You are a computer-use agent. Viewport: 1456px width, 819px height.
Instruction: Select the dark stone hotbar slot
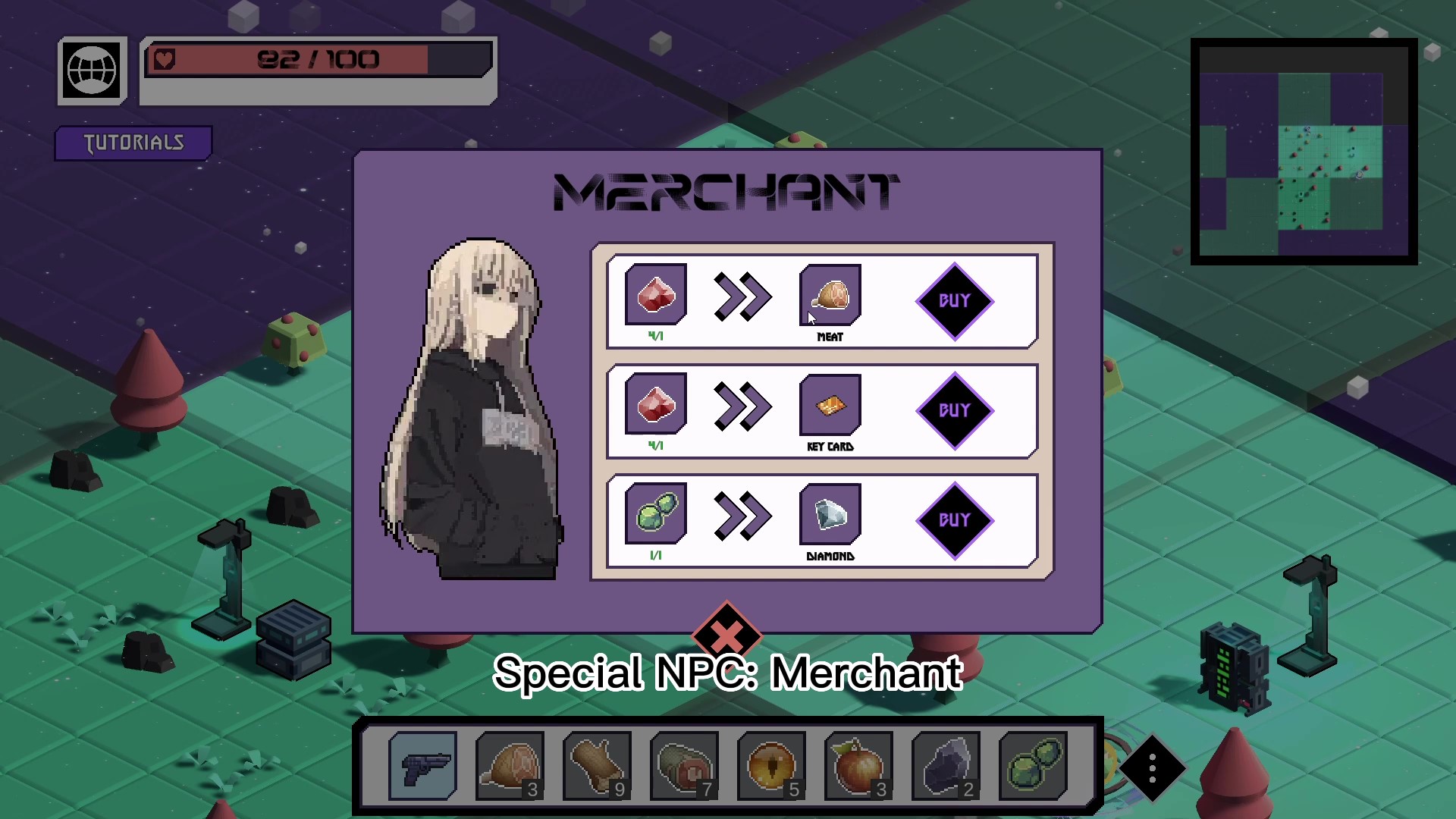pyautogui.click(x=946, y=766)
